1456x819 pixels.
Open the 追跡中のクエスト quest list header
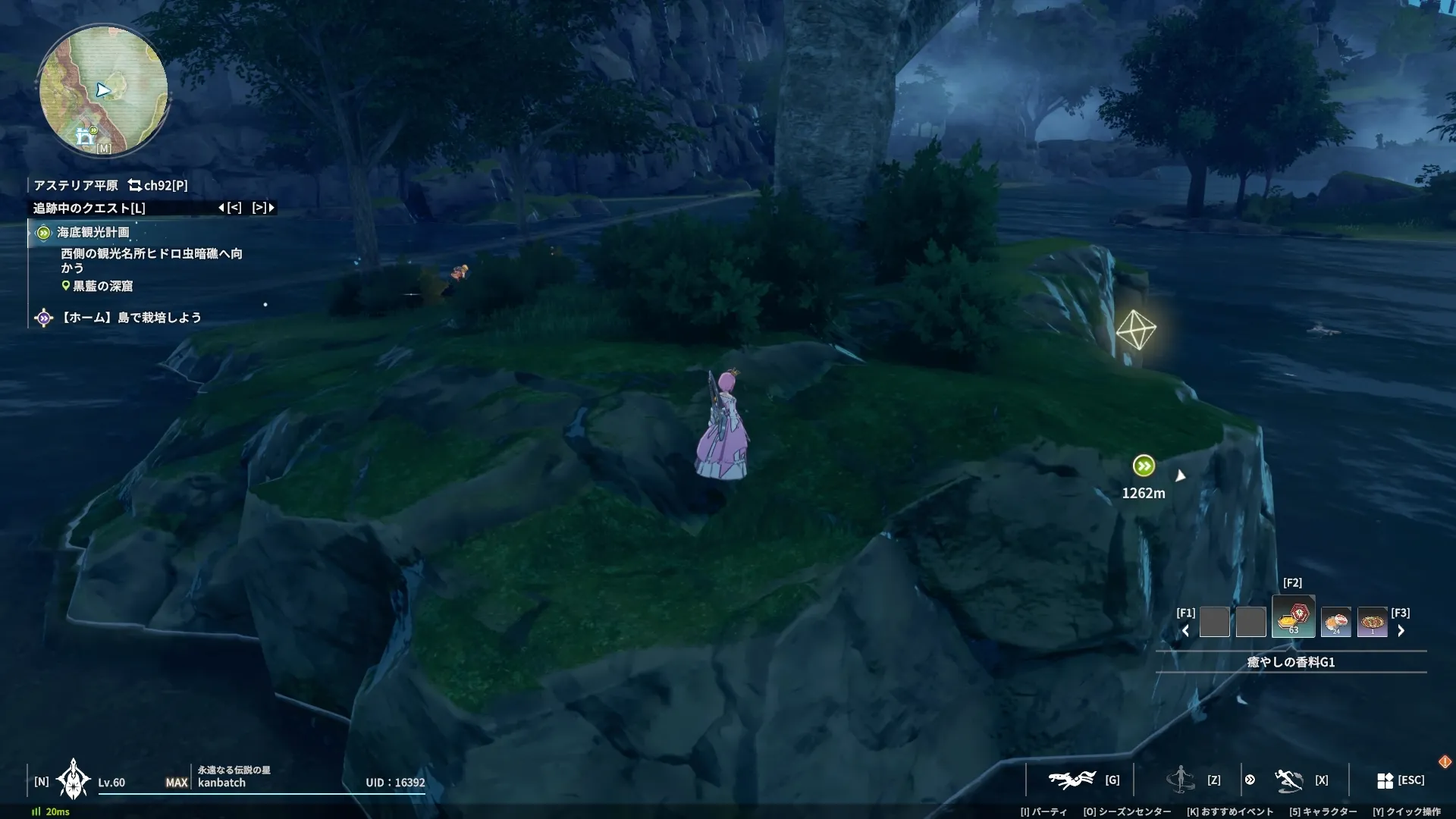pyautogui.click(x=89, y=208)
